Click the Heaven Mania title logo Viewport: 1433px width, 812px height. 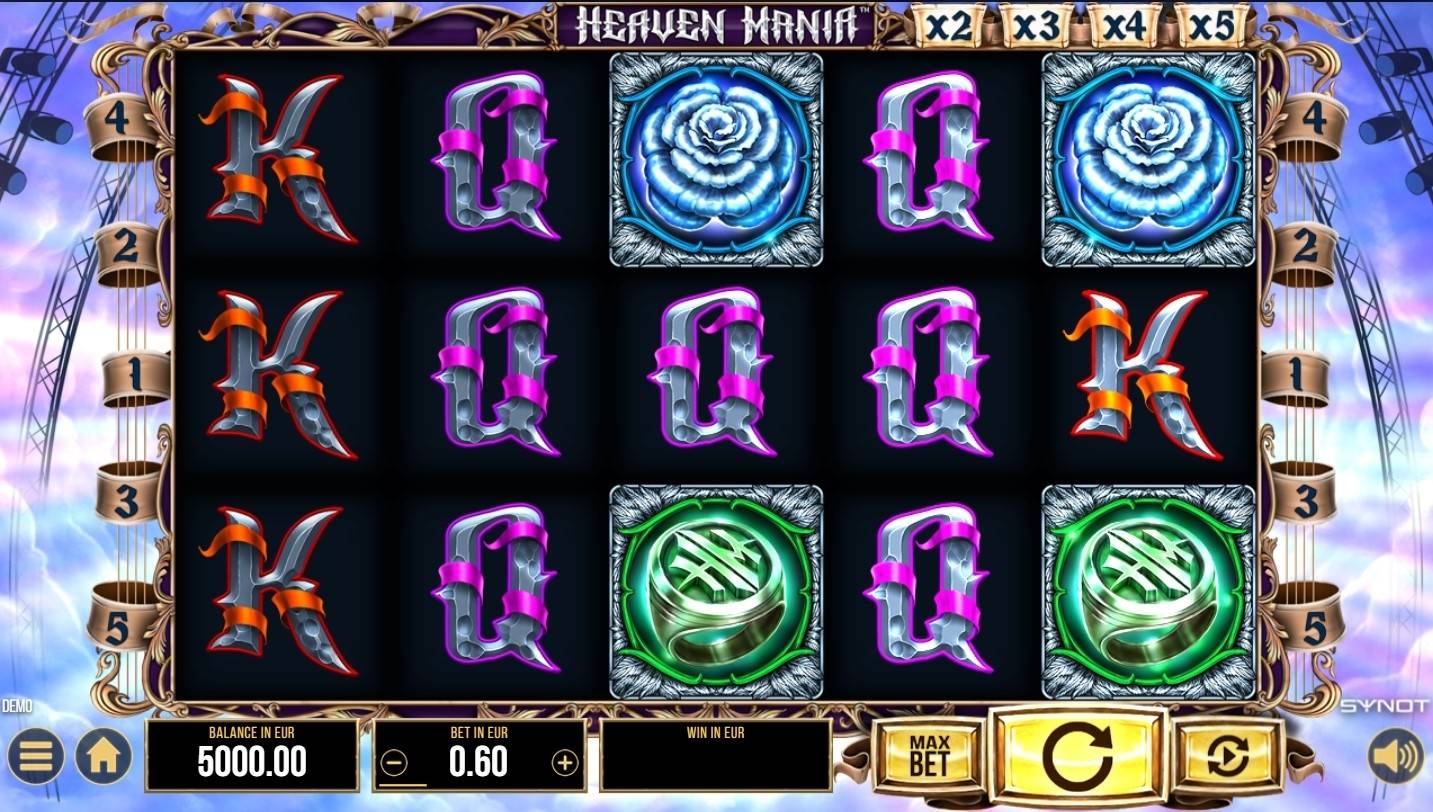(713, 22)
